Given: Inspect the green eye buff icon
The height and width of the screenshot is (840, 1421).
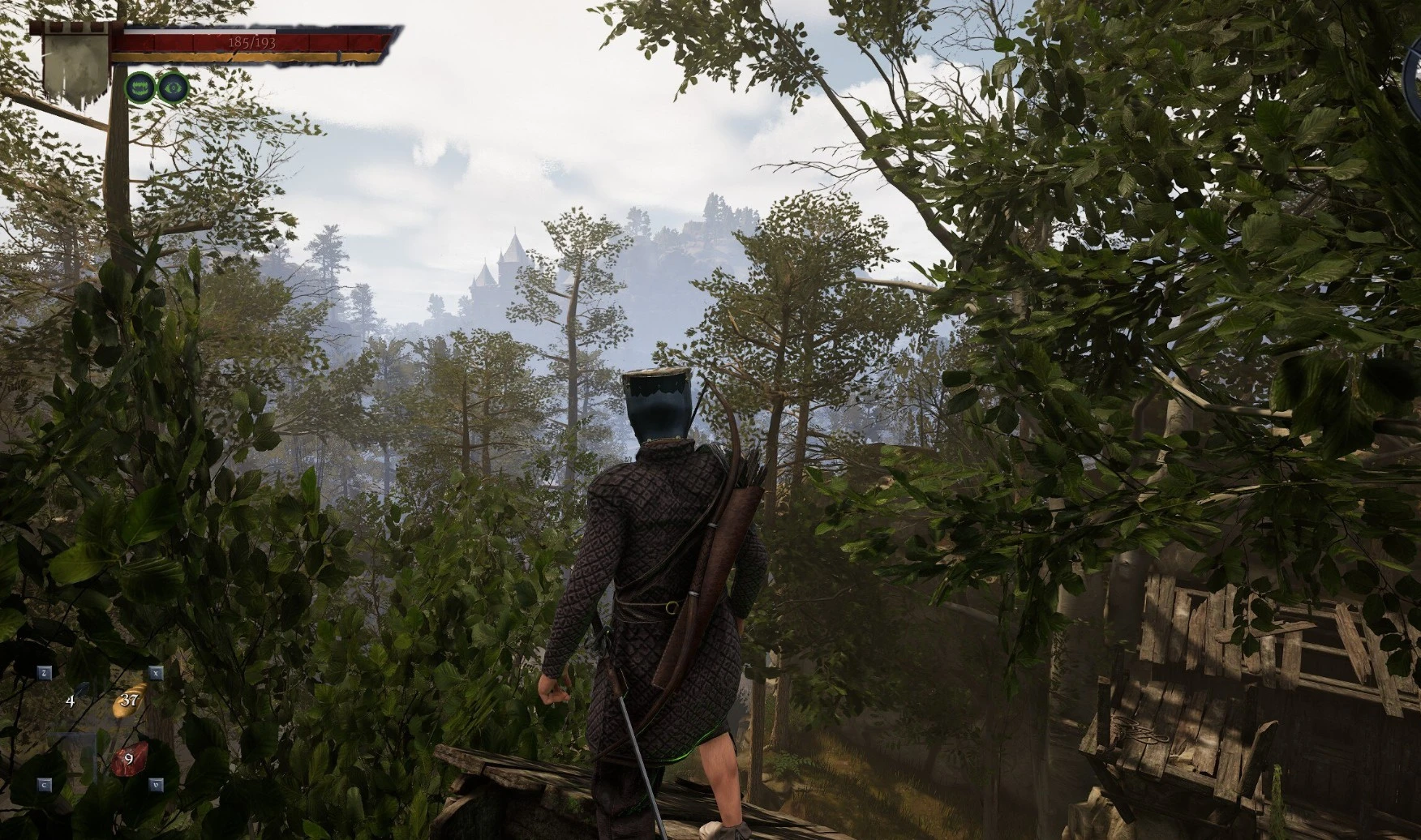Looking at the screenshot, I should (x=173, y=87).
